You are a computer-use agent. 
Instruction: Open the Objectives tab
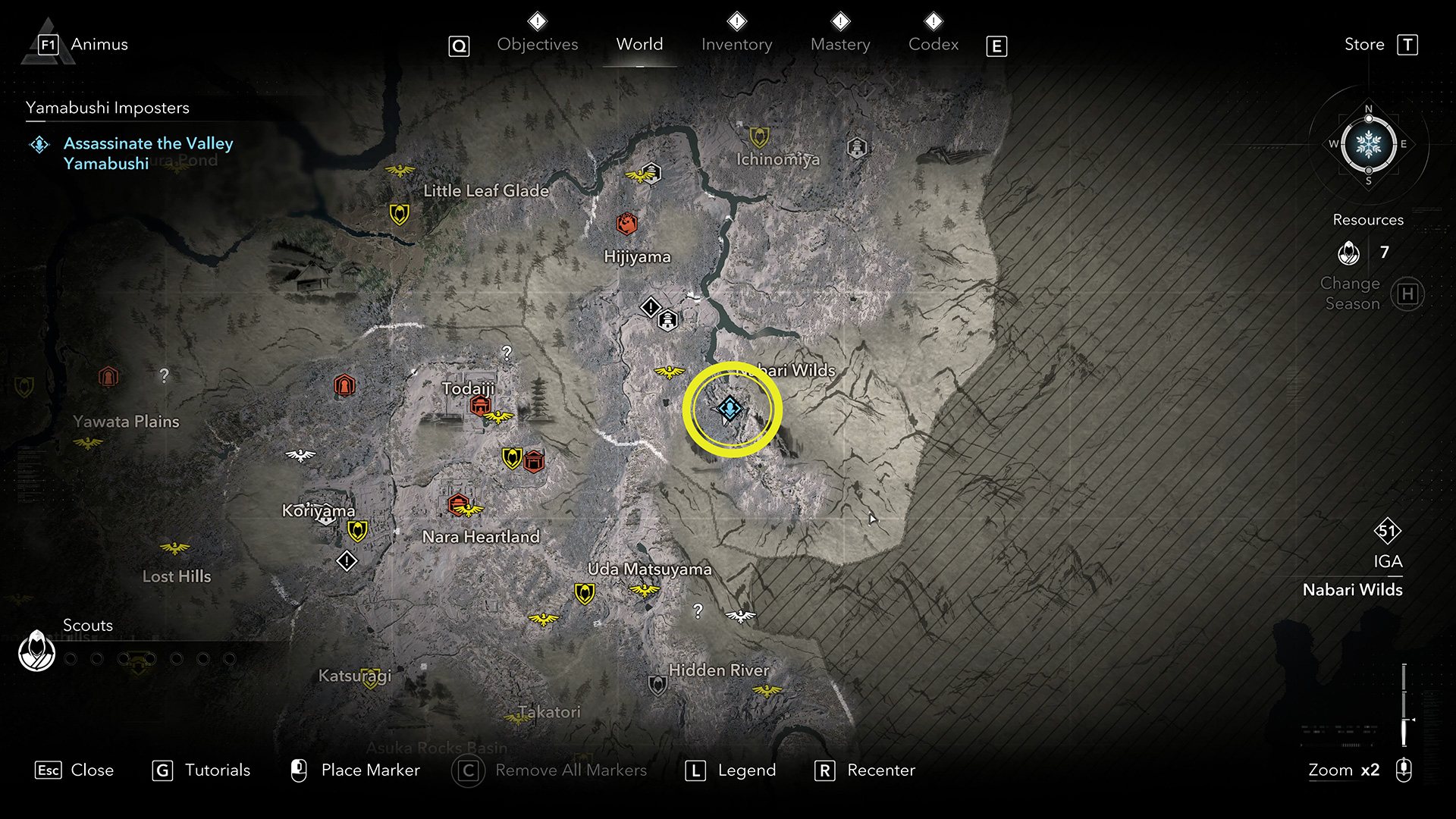pos(537,45)
